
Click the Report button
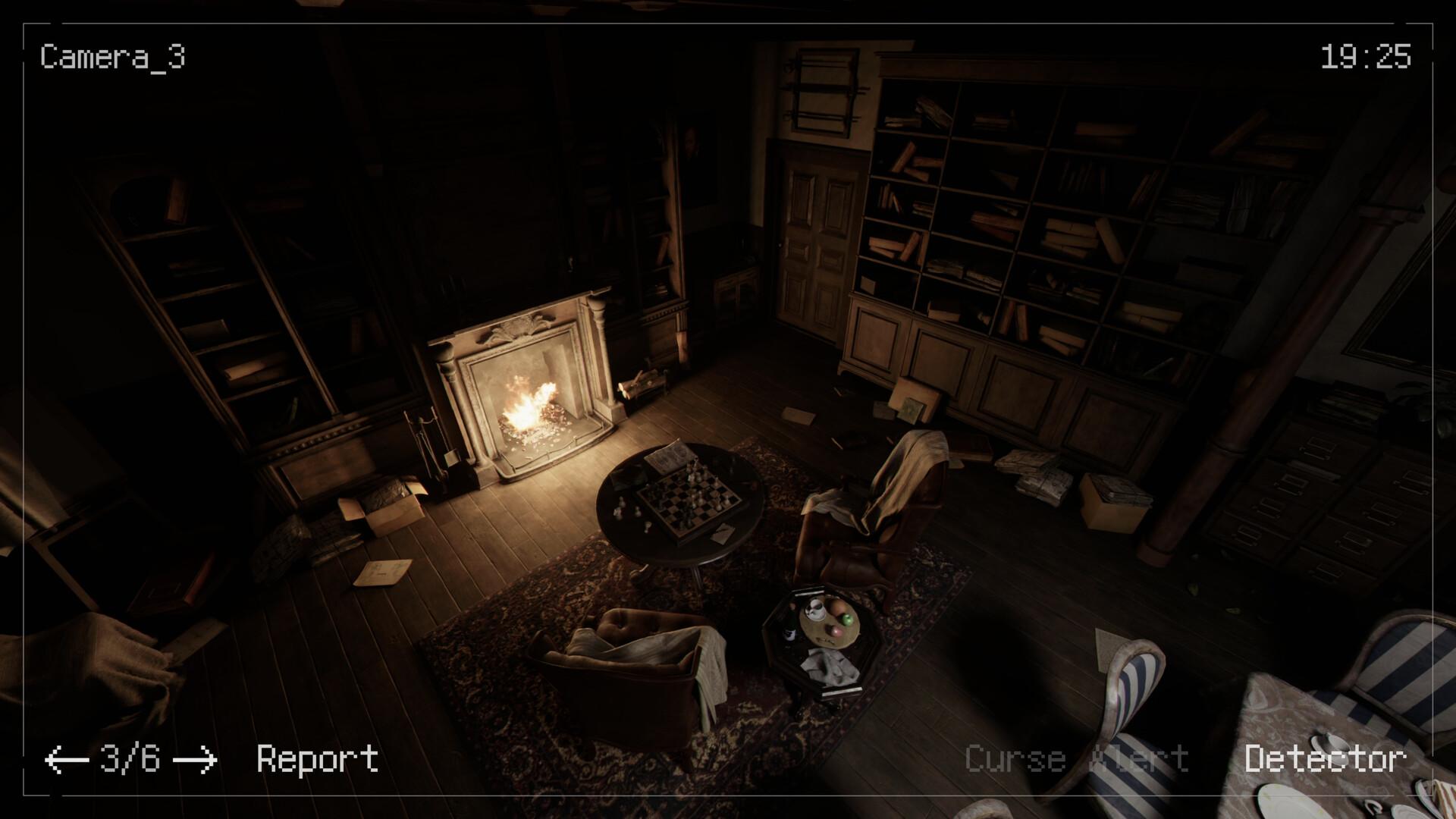317,756
